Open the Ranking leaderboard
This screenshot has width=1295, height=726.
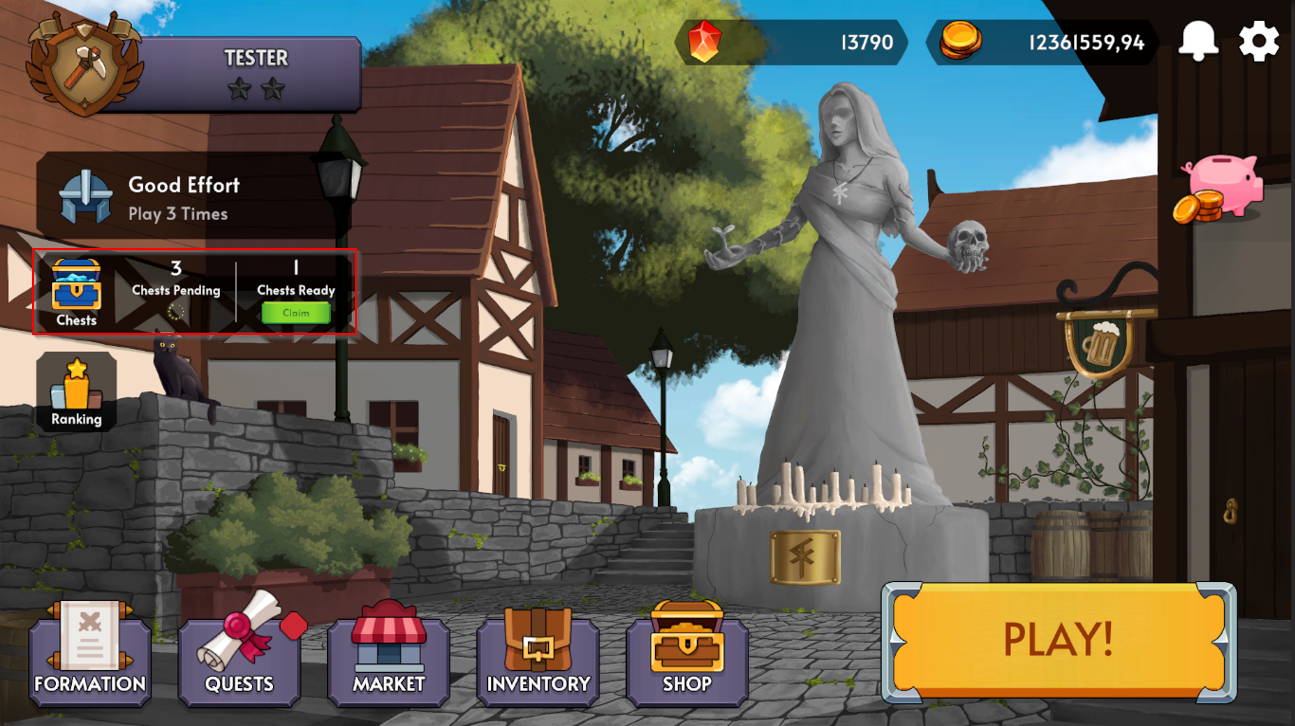[76, 390]
